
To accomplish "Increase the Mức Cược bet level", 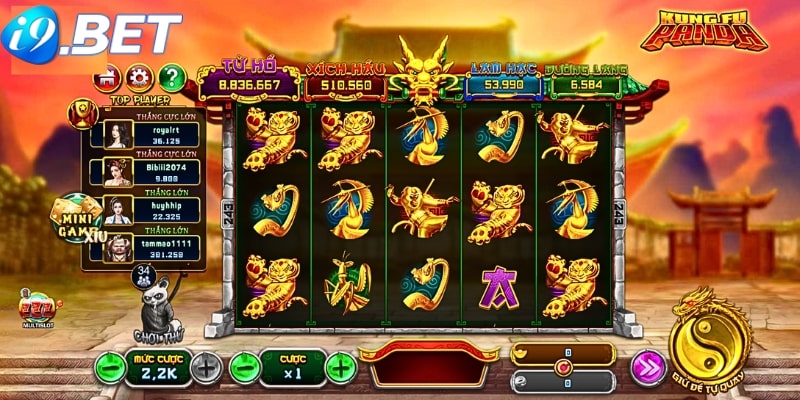I will click(x=205, y=367).
